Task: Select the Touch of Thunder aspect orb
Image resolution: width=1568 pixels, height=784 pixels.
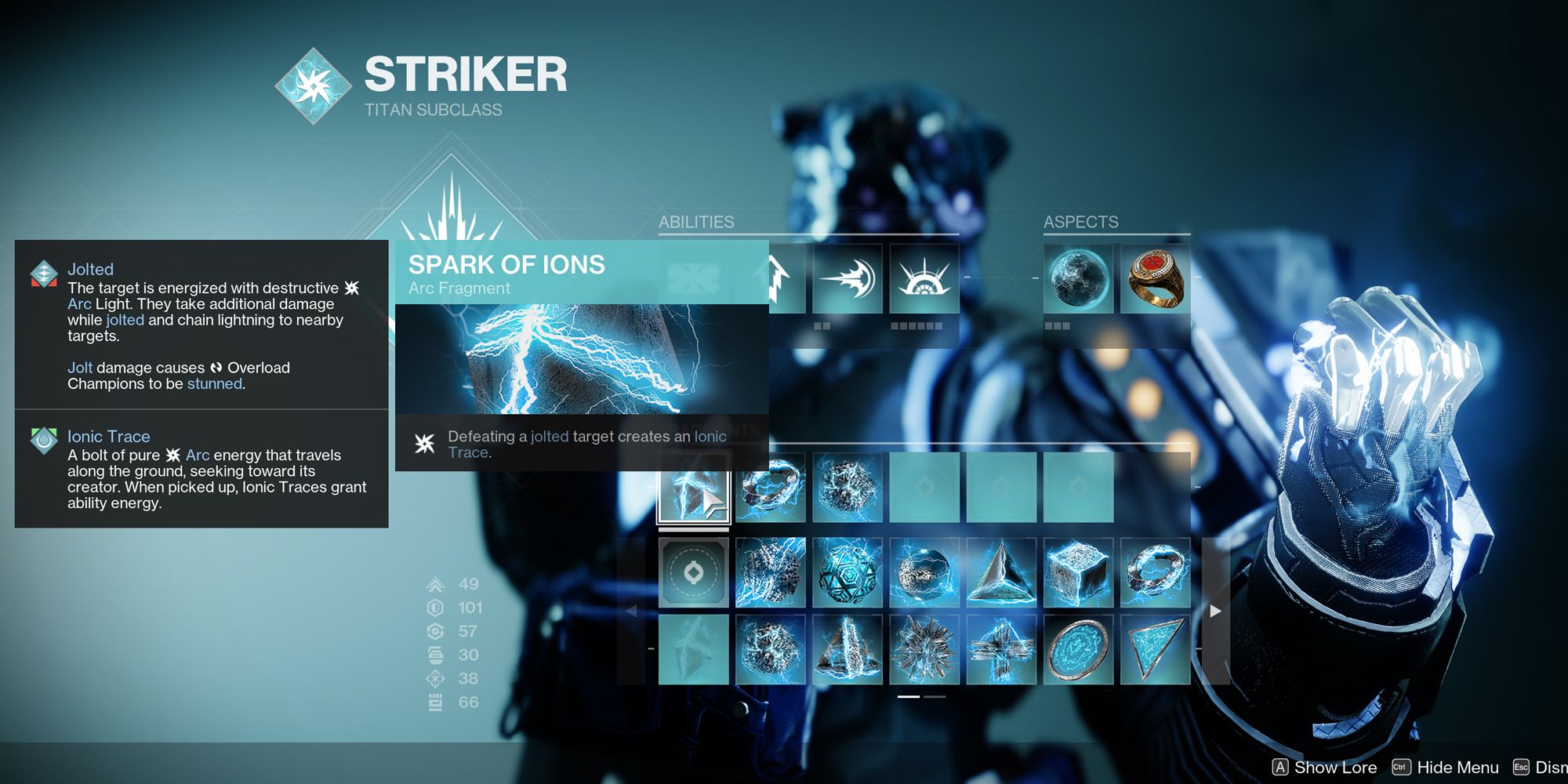Action: [1081, 278]
